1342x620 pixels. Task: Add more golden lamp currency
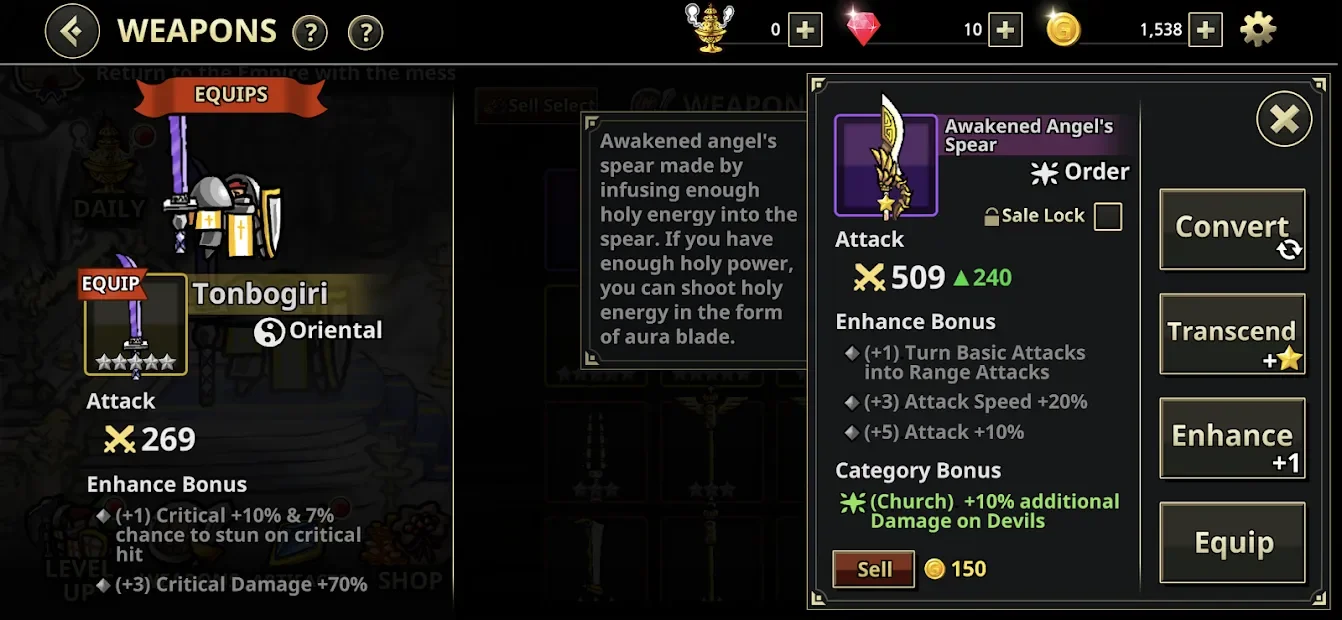coord(805,30)
